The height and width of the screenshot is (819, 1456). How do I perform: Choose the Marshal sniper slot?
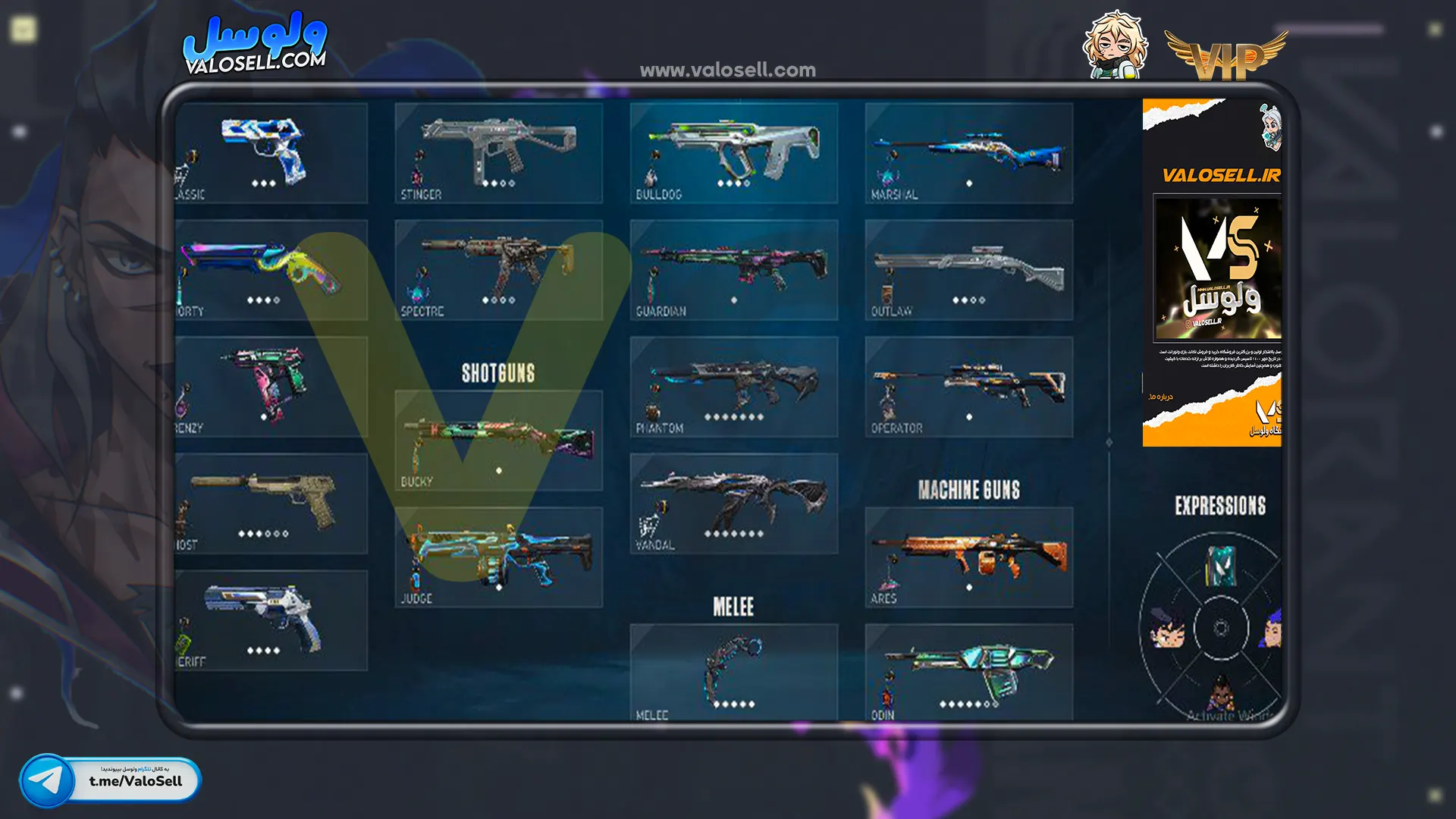pyautogui.click(x=968, y=153)
